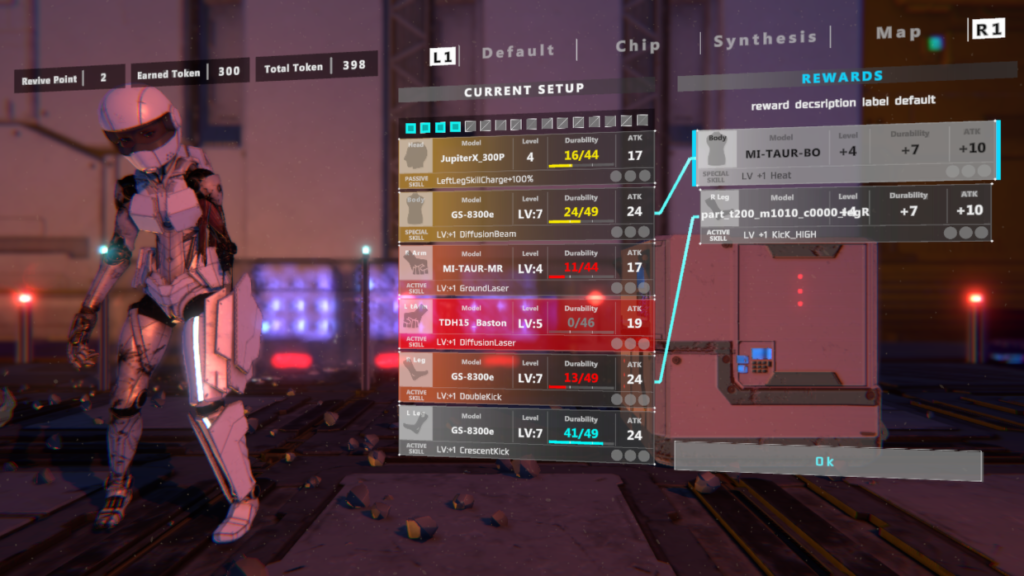Choose the MI-TAUR-BO body reward
This screenshot has height=576, width=1024.
pos(846,154)
